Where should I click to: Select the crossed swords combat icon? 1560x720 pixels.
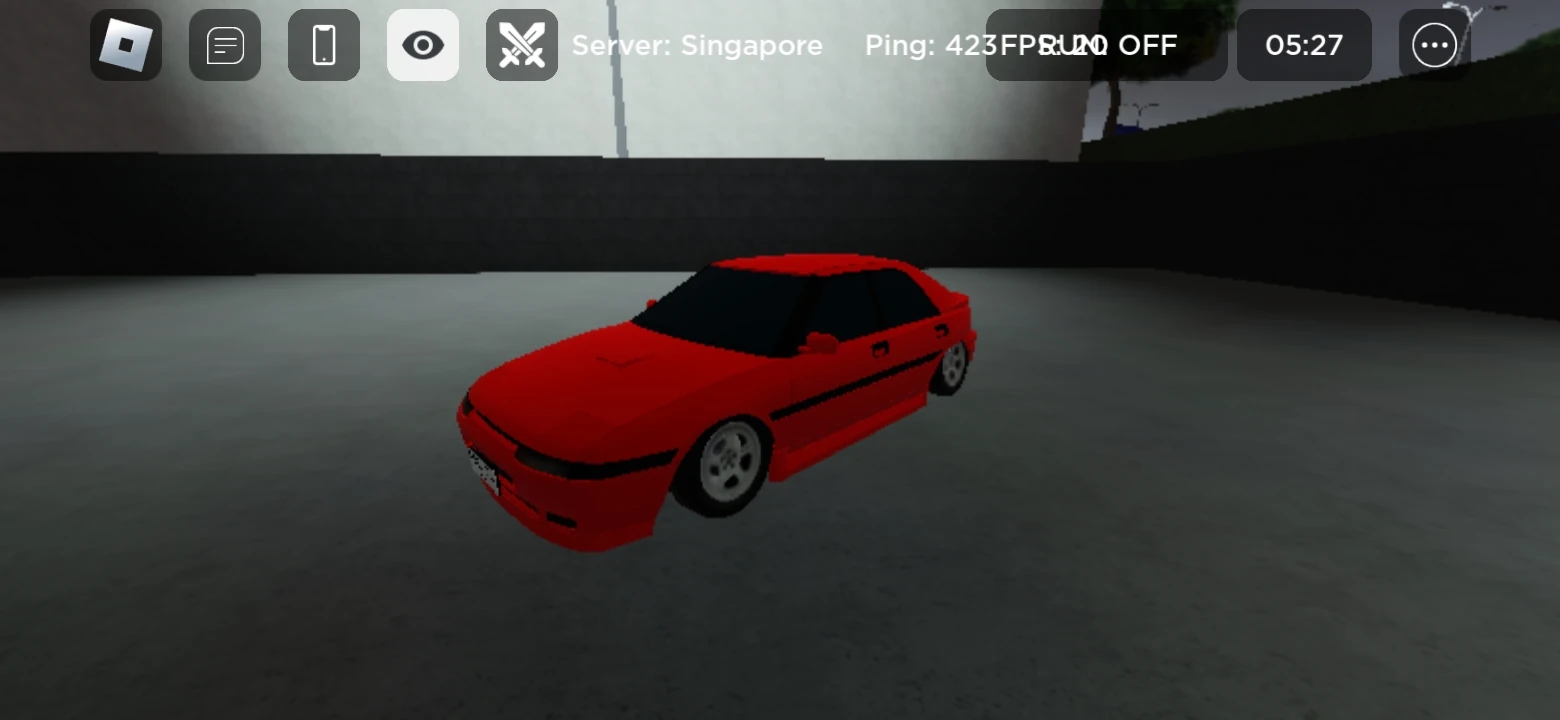[x=521, y=45]
